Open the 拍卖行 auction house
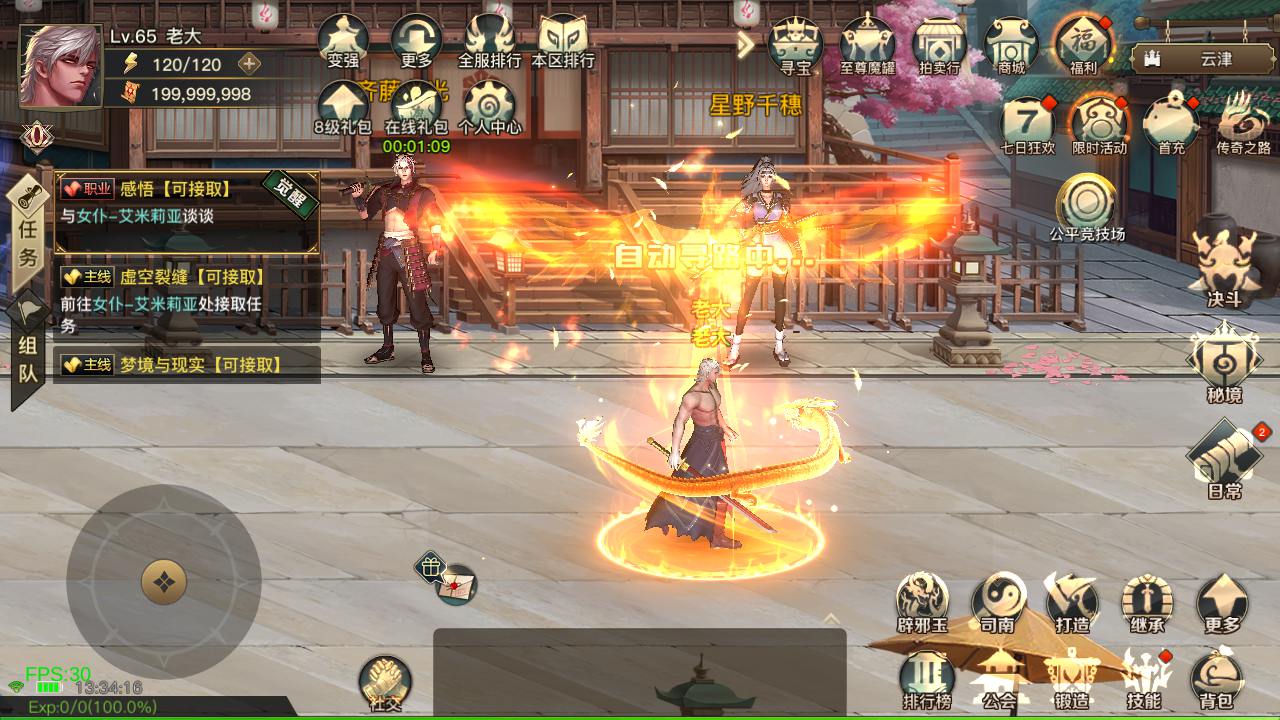 pos(939,45)
